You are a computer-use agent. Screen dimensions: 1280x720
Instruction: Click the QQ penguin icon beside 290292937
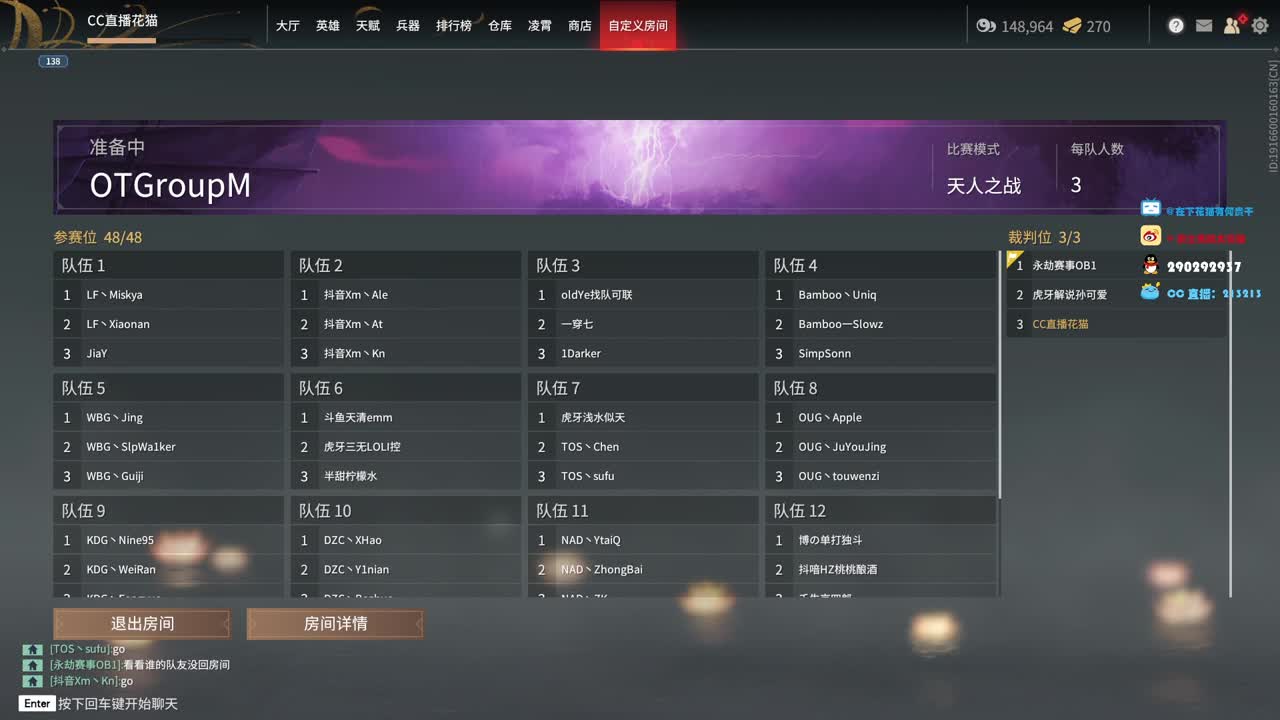[1152, 264]
